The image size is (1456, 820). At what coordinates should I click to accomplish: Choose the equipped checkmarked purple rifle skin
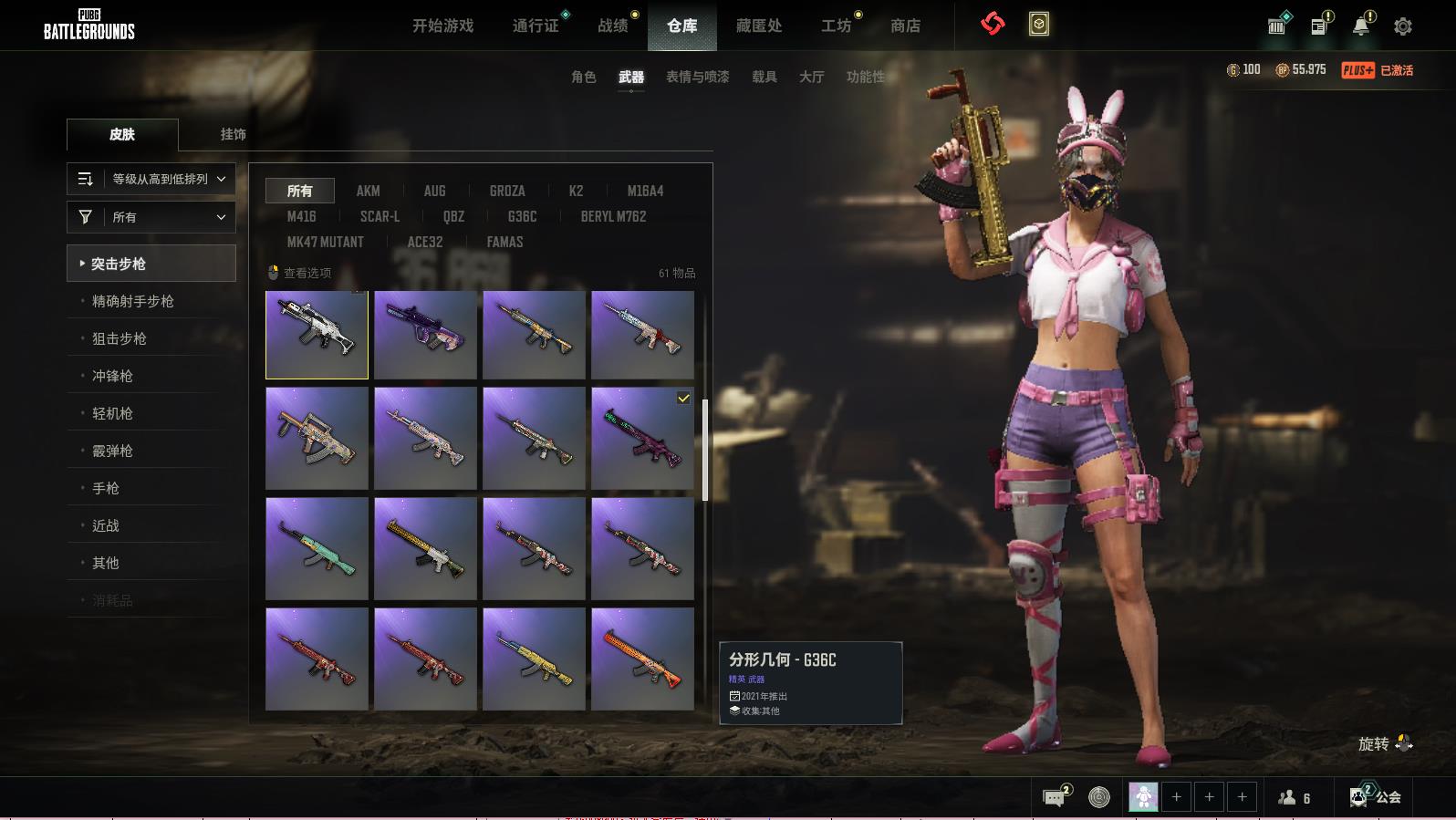(x=642, y=438)
